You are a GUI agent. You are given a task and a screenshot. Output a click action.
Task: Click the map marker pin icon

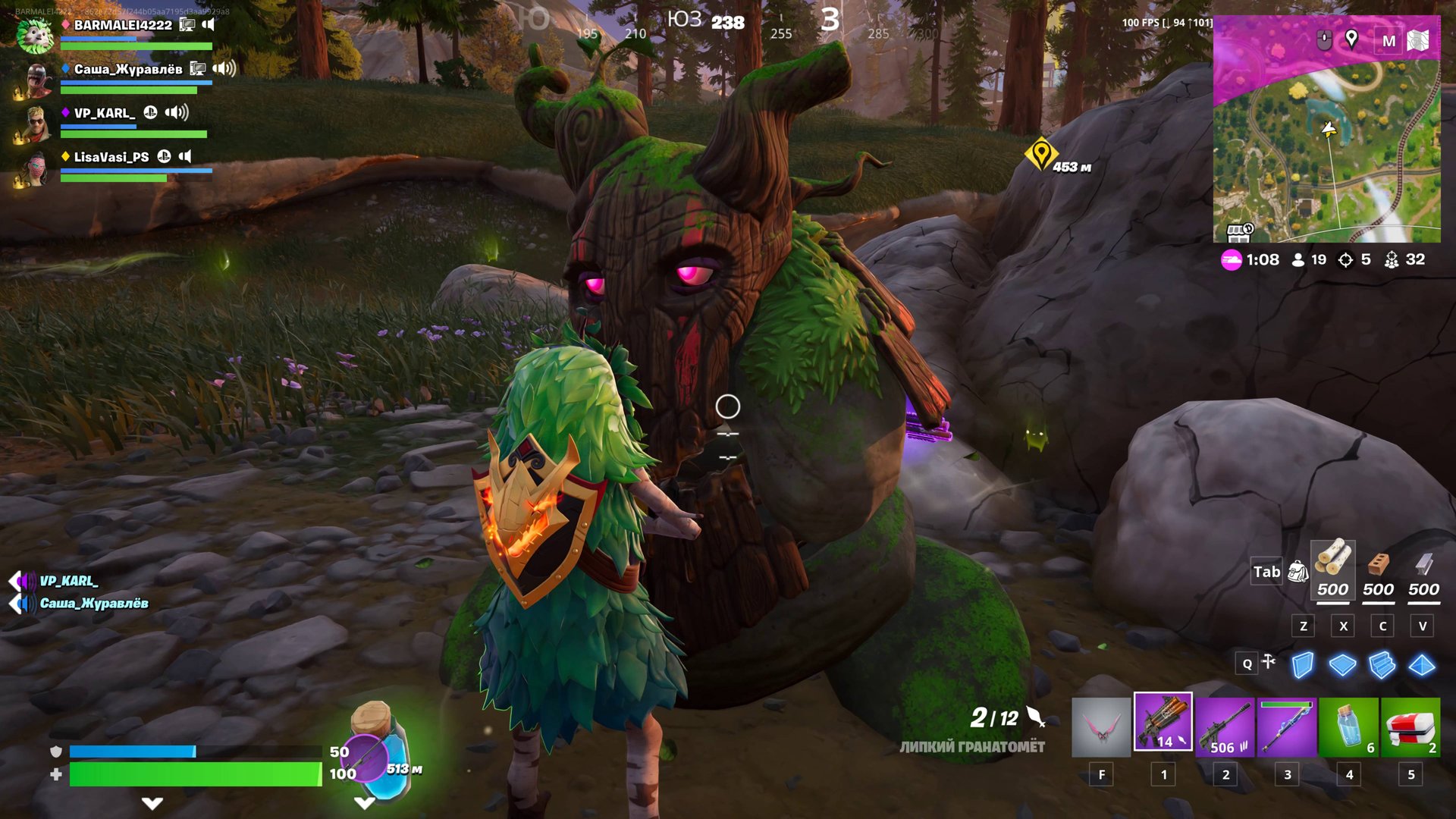[x=1351, y=39]
